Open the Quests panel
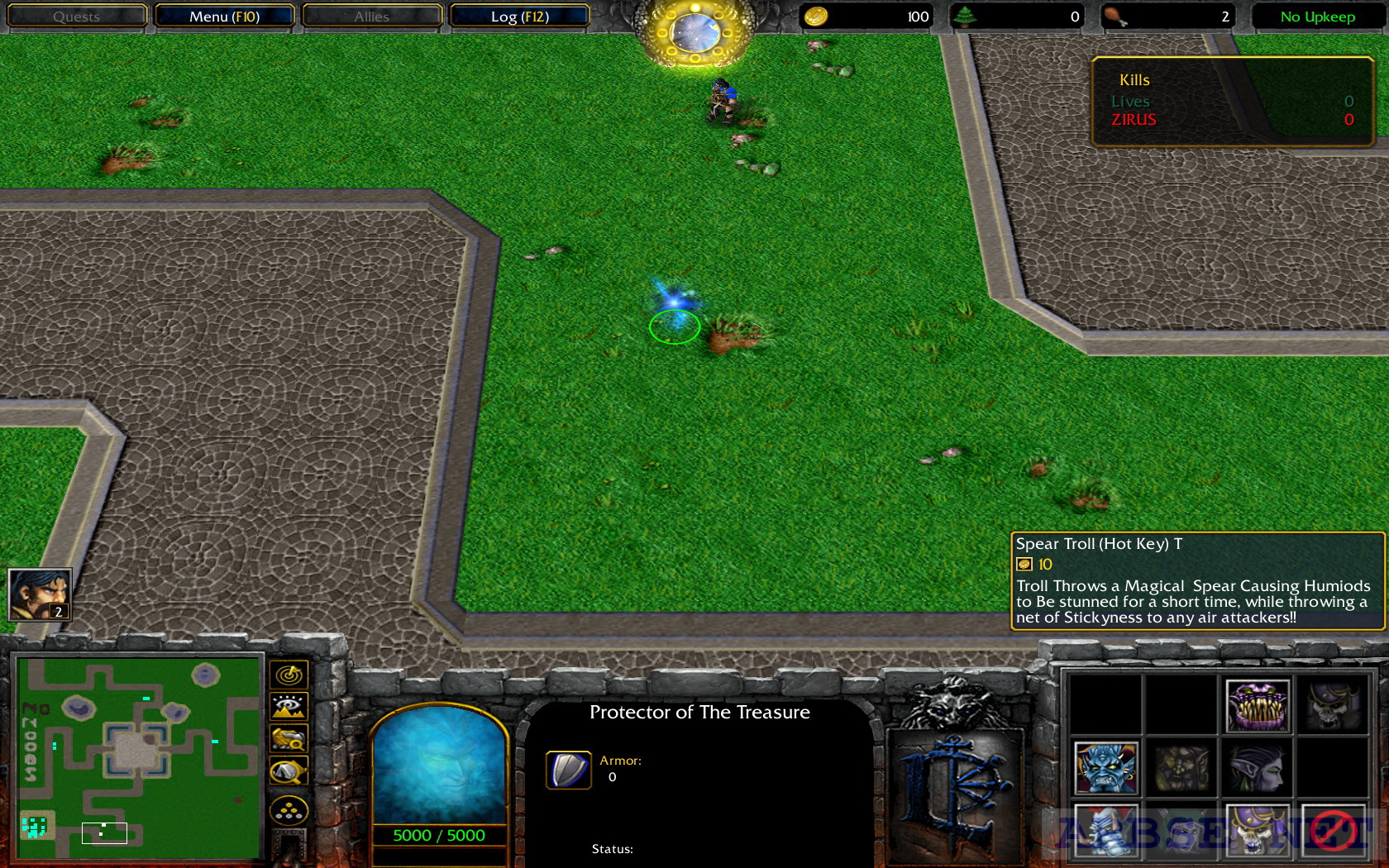1389x868 pixels. (x=76, y=16)
